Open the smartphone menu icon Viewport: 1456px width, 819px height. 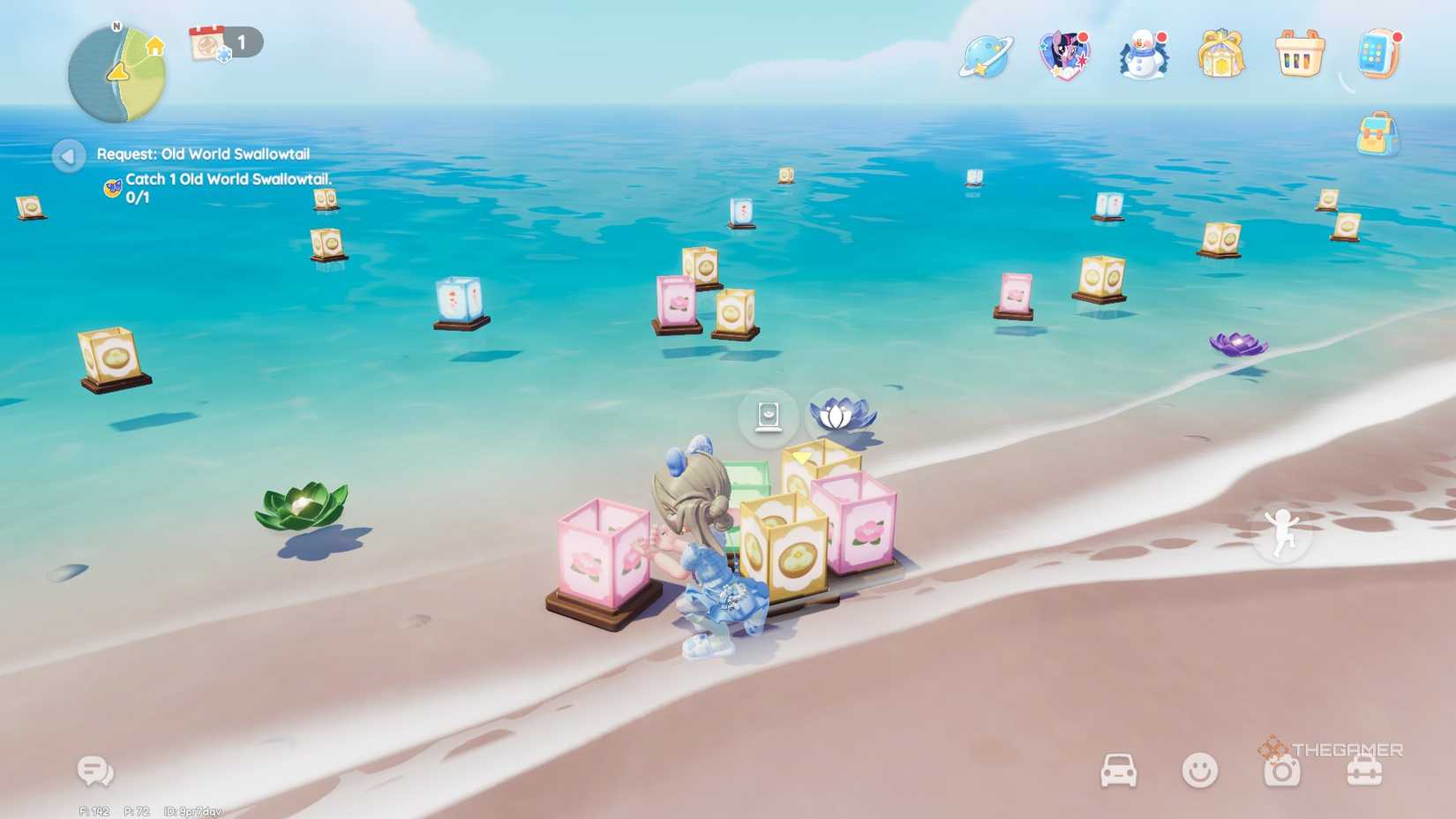coord(1378,55)
